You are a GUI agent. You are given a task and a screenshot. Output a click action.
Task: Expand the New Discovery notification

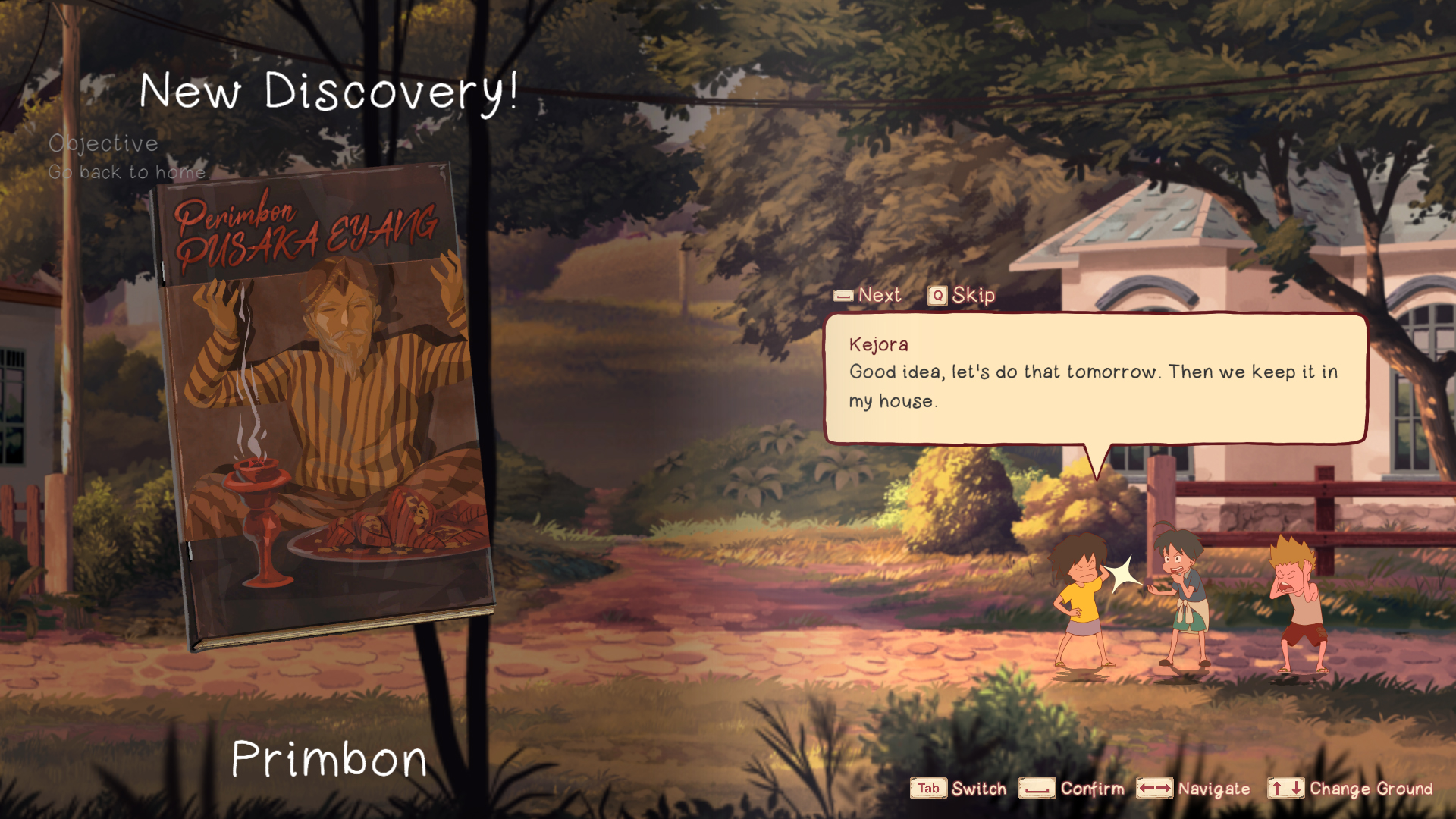pos(330,91)
